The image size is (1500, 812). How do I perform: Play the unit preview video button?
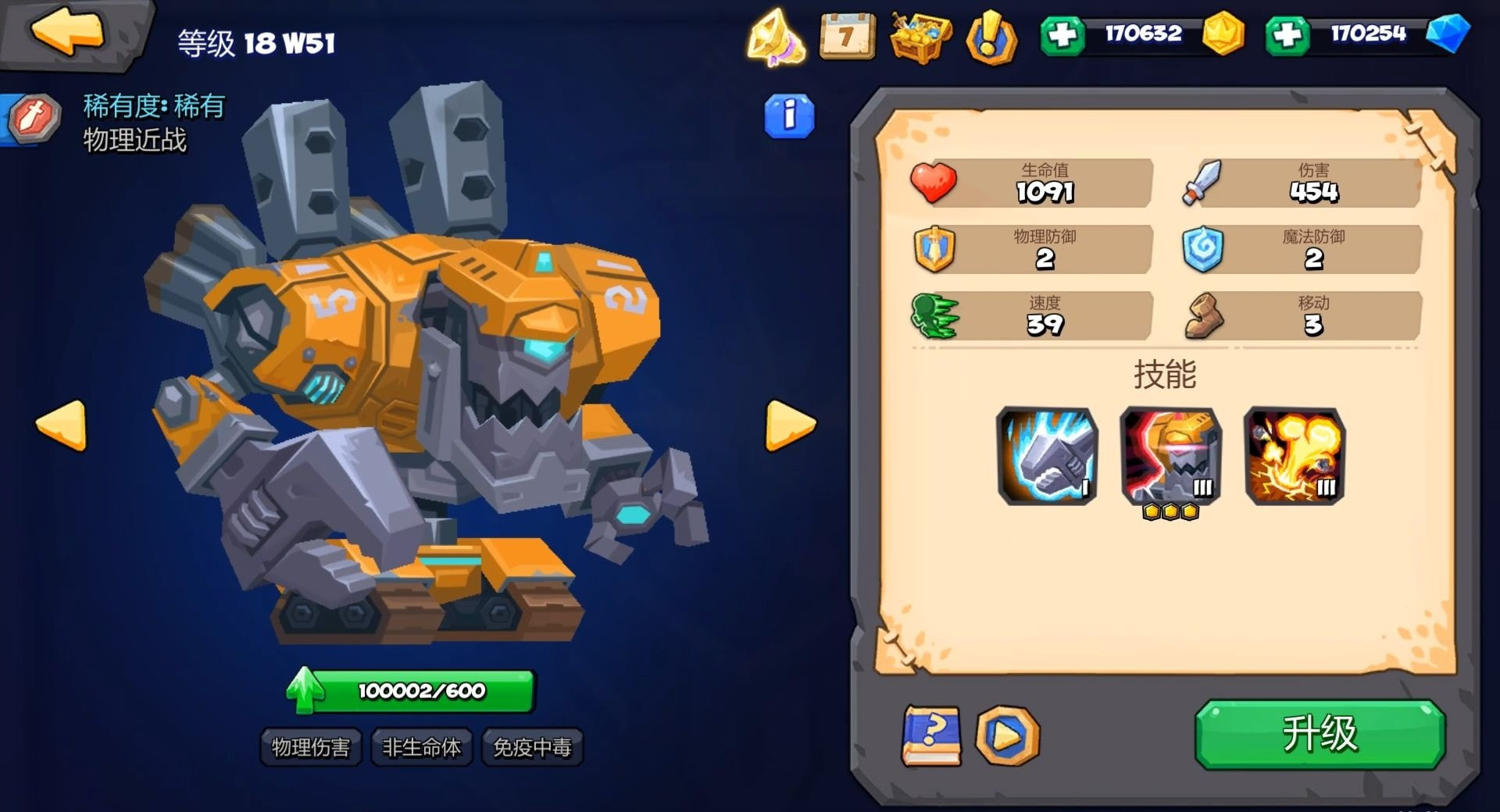coord(1007,735)
